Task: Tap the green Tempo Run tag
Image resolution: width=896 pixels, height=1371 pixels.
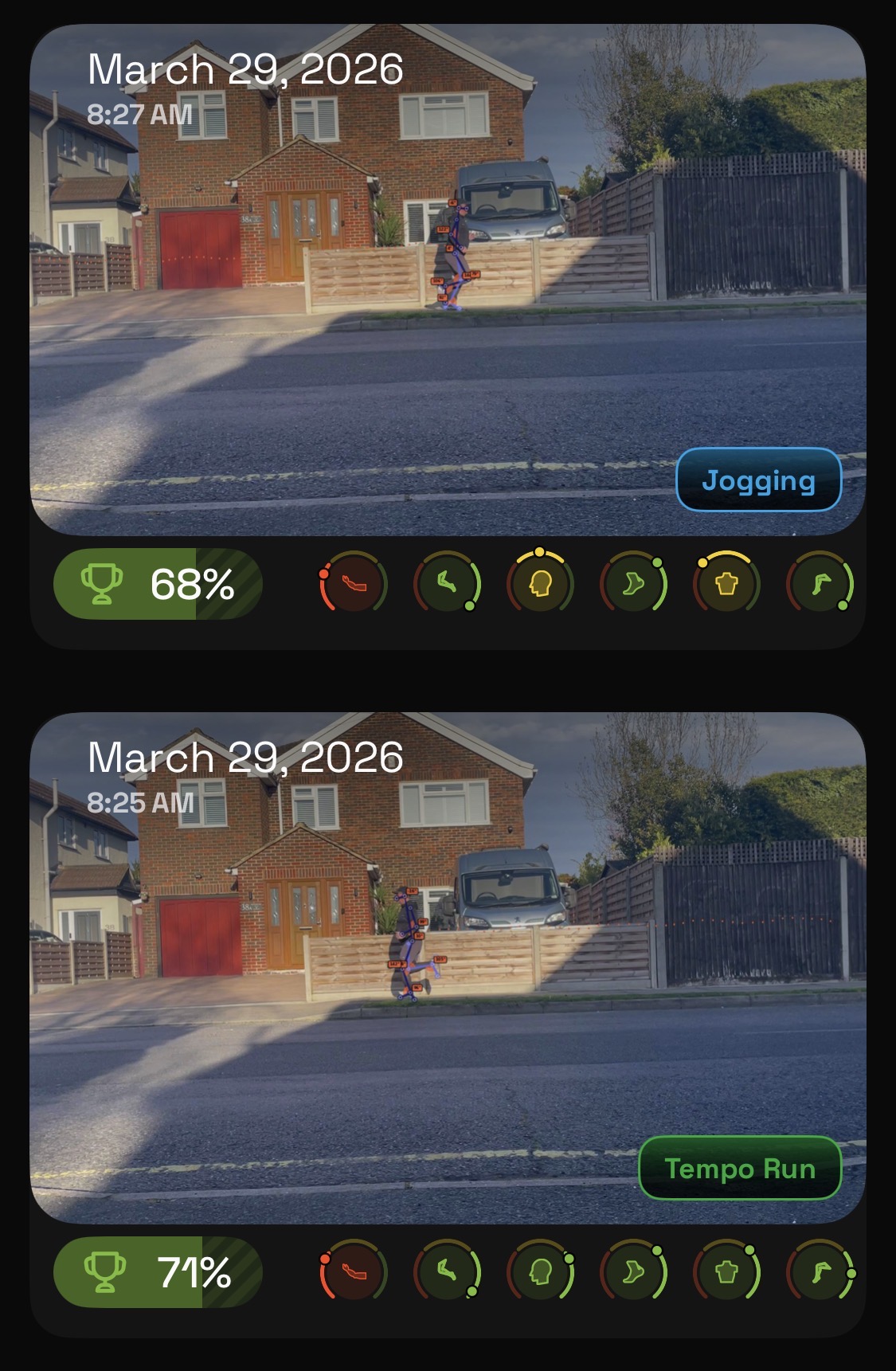Action: point(740,1169)
